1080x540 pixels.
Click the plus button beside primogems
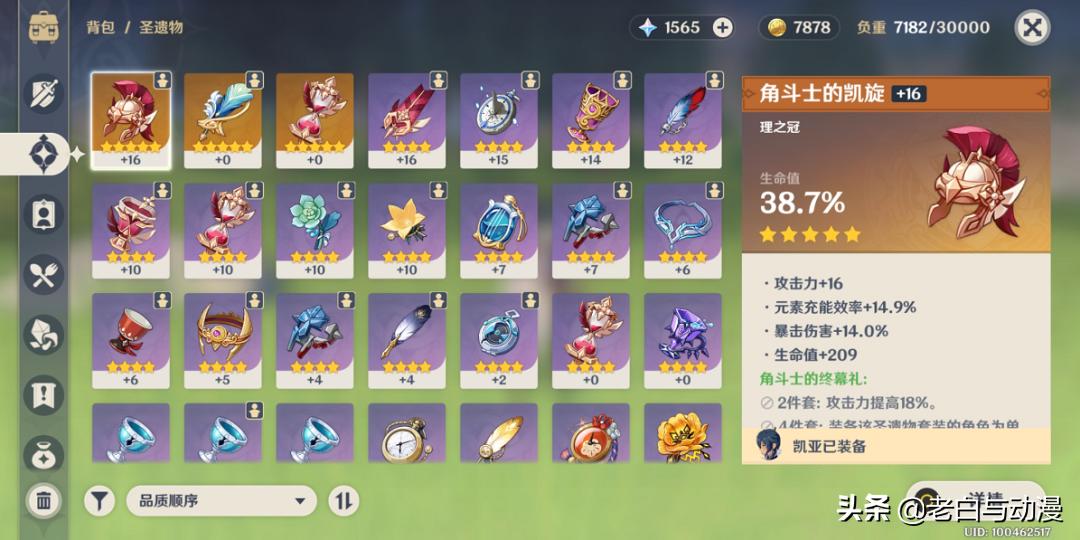[723, 28]
